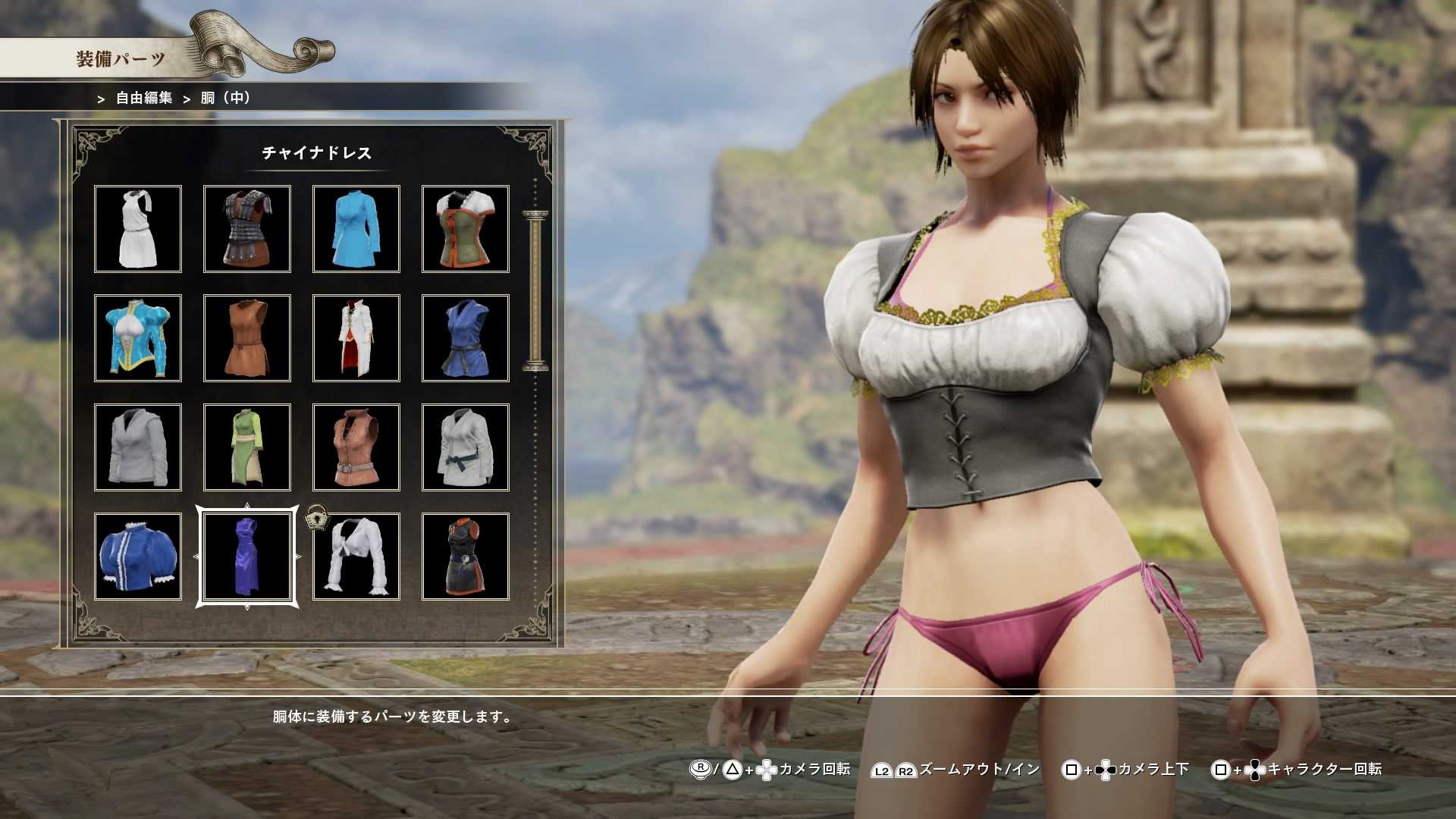Pick the green slit dress
1456x819 pixels.
[x=247, y=447]
